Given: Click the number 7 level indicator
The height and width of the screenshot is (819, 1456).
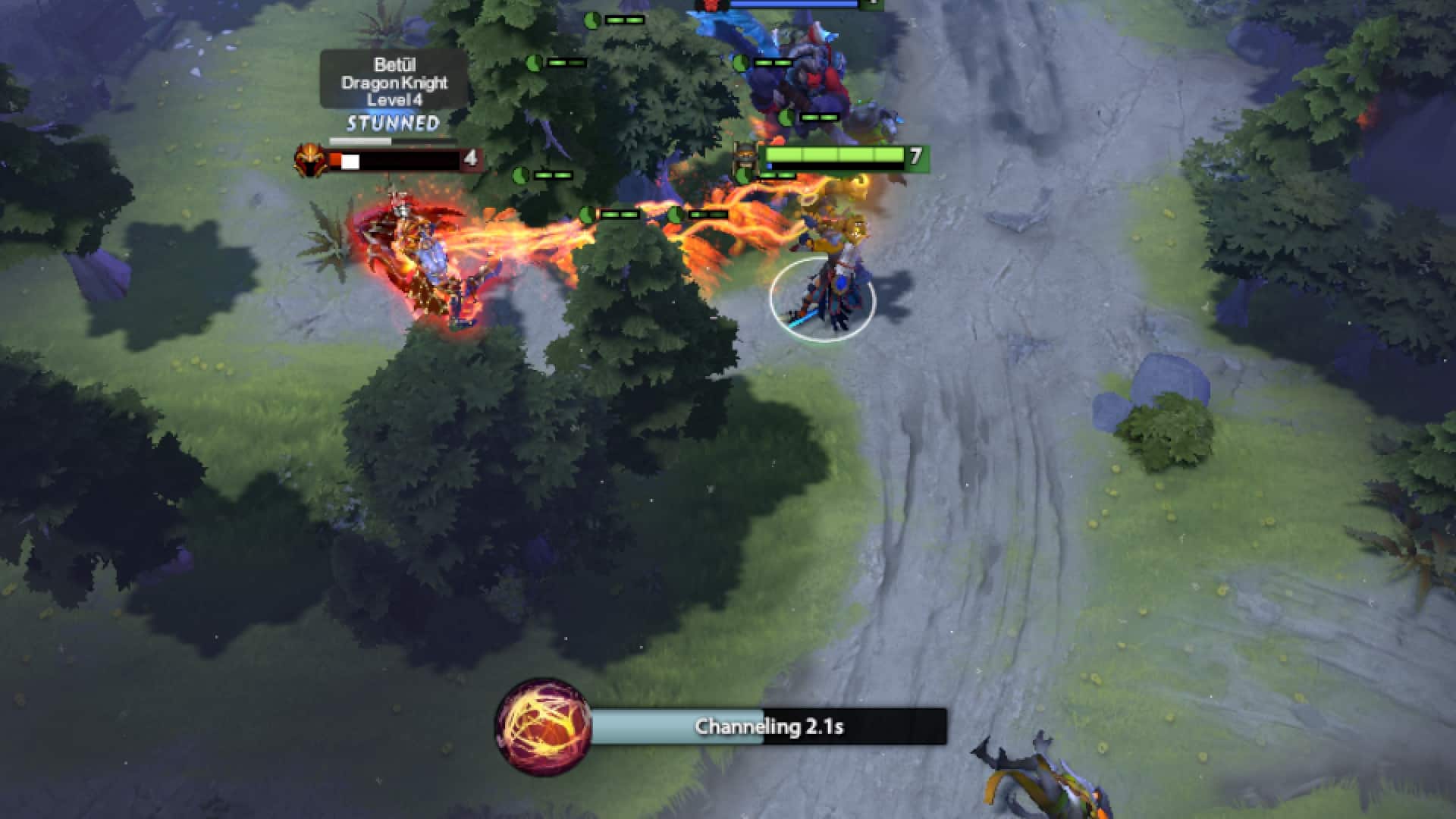Looking at the screenshot, I should pyautogui.click(x=915, y=156).
